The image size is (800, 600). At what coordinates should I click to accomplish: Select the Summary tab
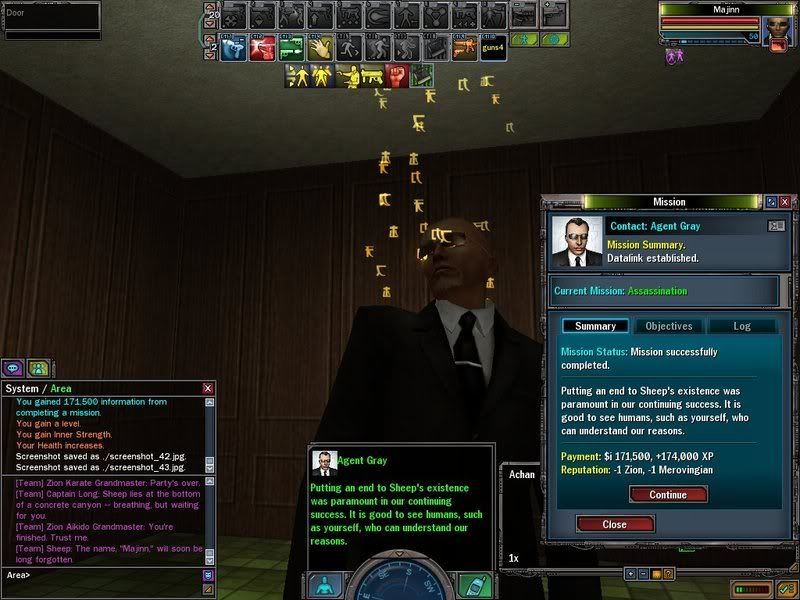point(595,326)
